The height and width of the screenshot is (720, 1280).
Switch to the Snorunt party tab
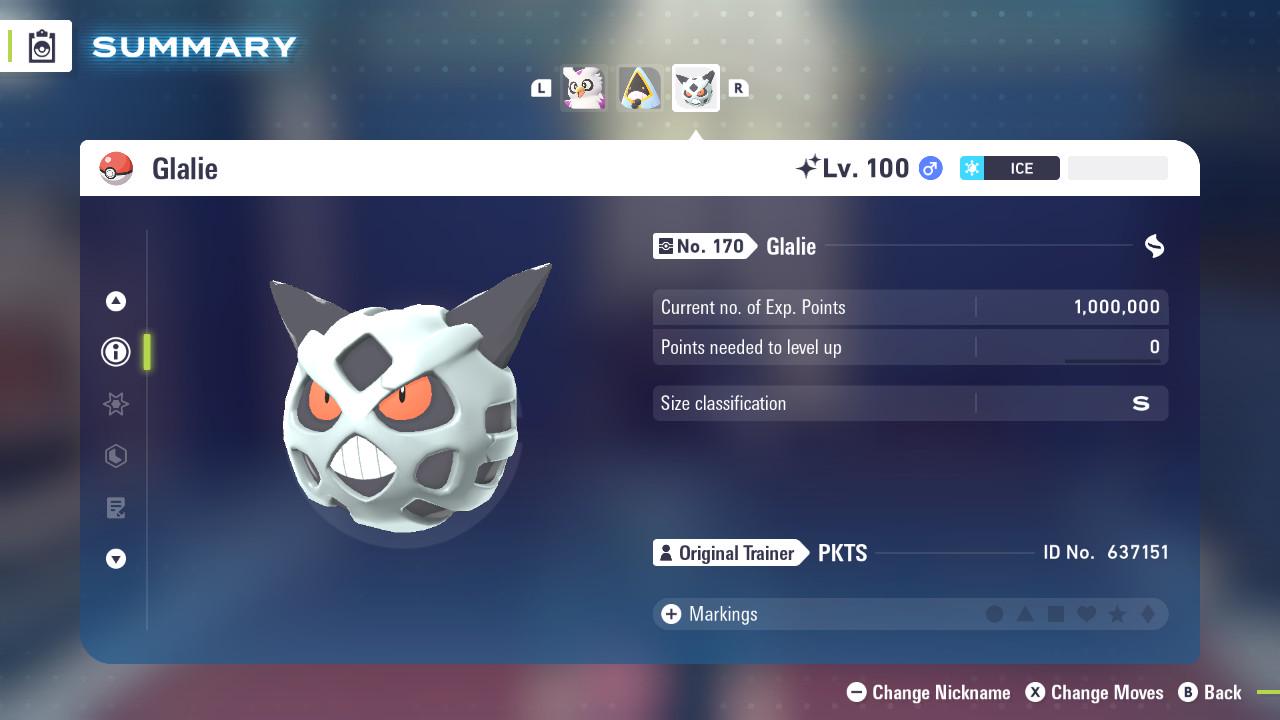pyautogui.click(x=639, y=88)
